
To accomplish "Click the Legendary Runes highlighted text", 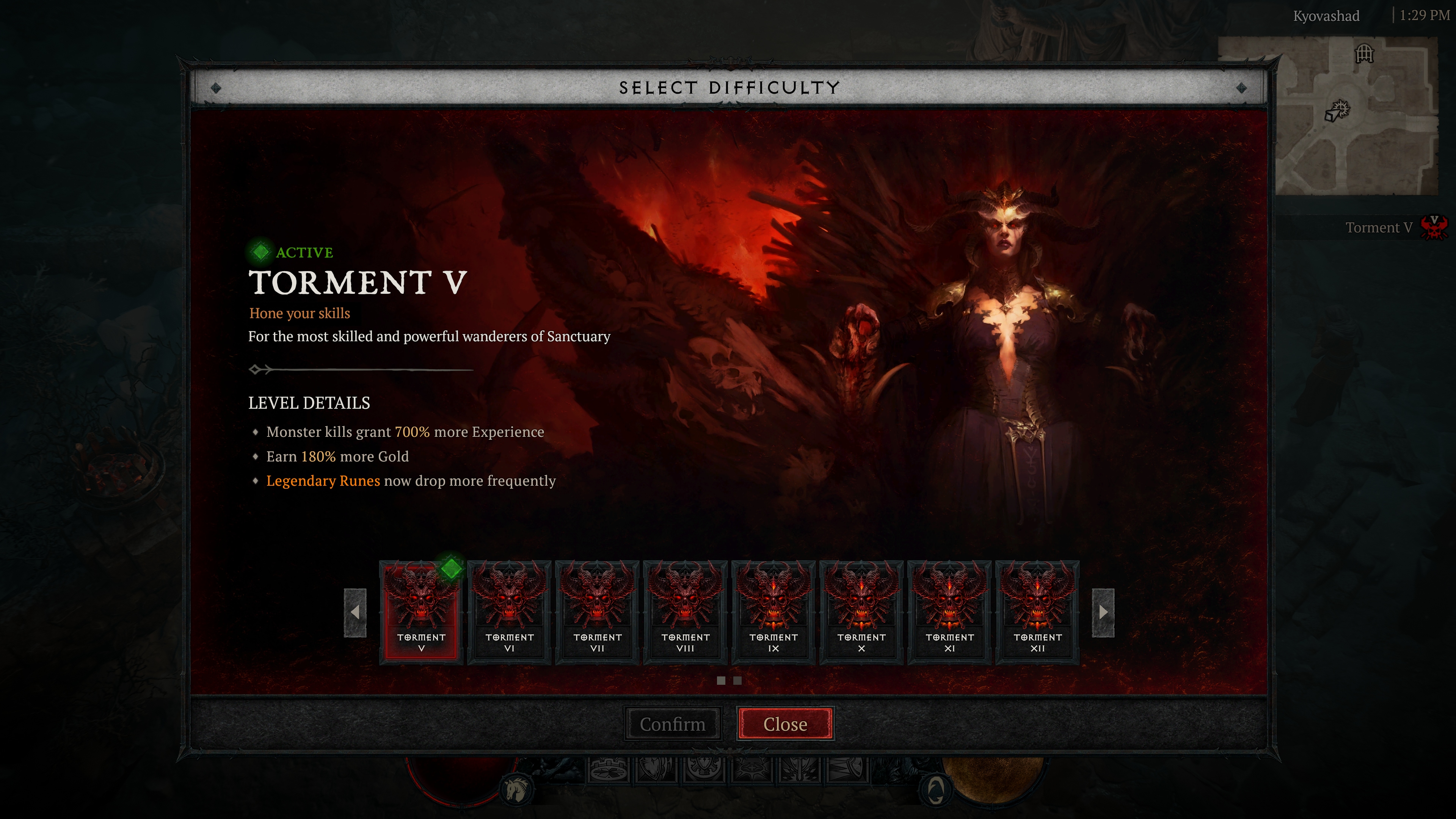I will coord(323,481).
